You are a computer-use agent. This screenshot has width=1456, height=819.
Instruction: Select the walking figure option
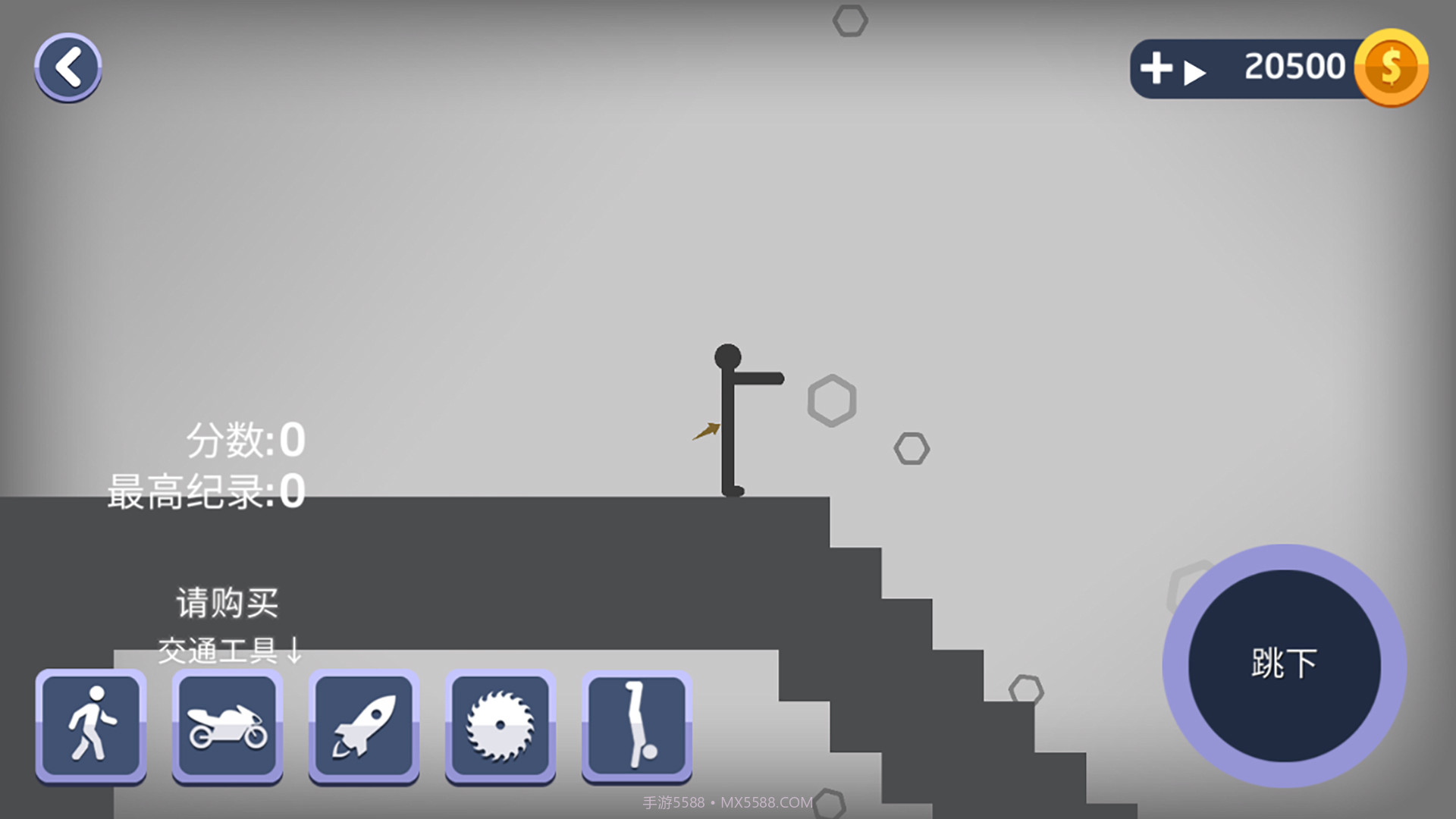(x=91, y=726)
